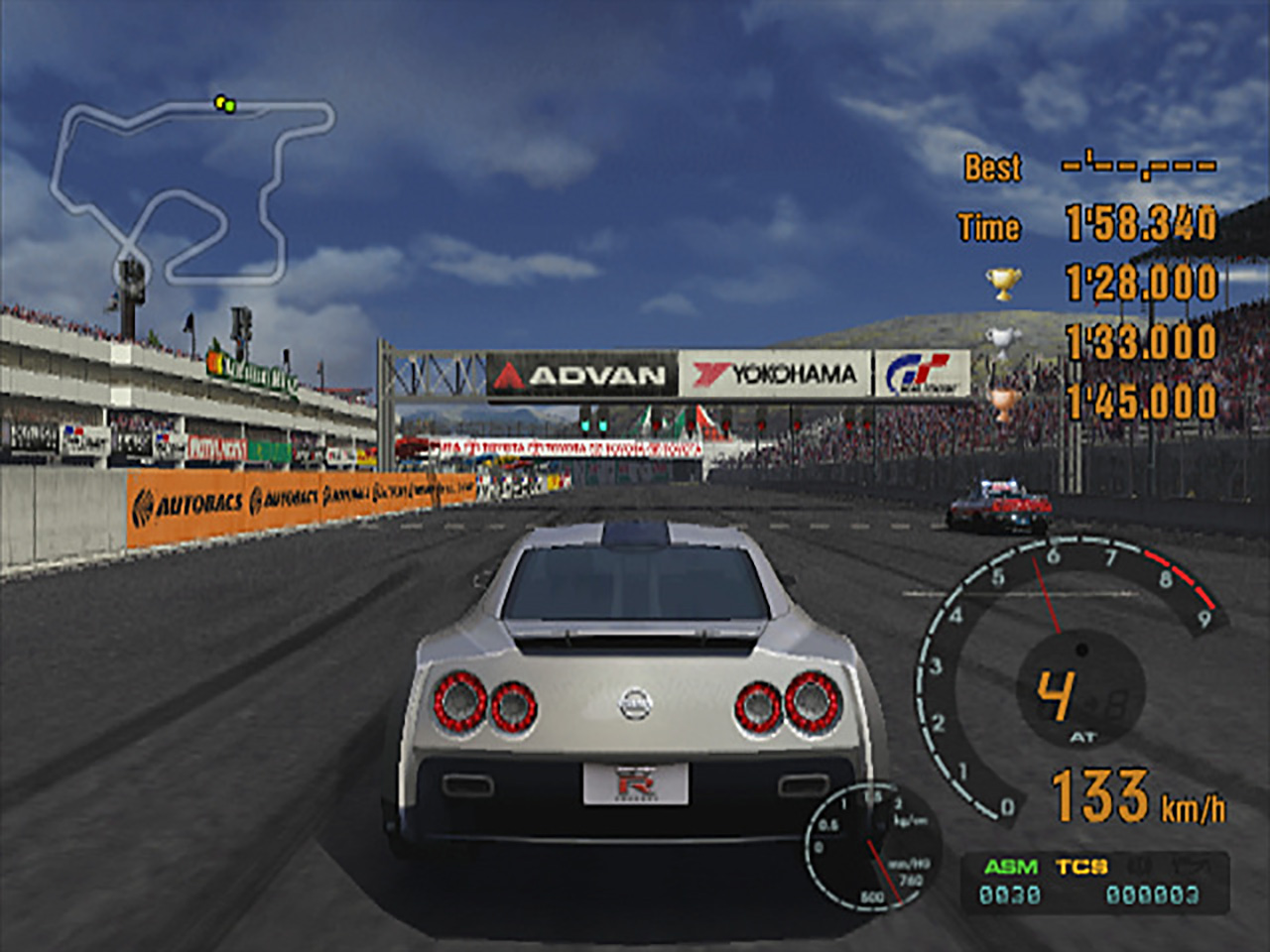Select the gold trophy icon
Image resolution: width=1270 pixels, height=952 pixels.
[1003, 285]
